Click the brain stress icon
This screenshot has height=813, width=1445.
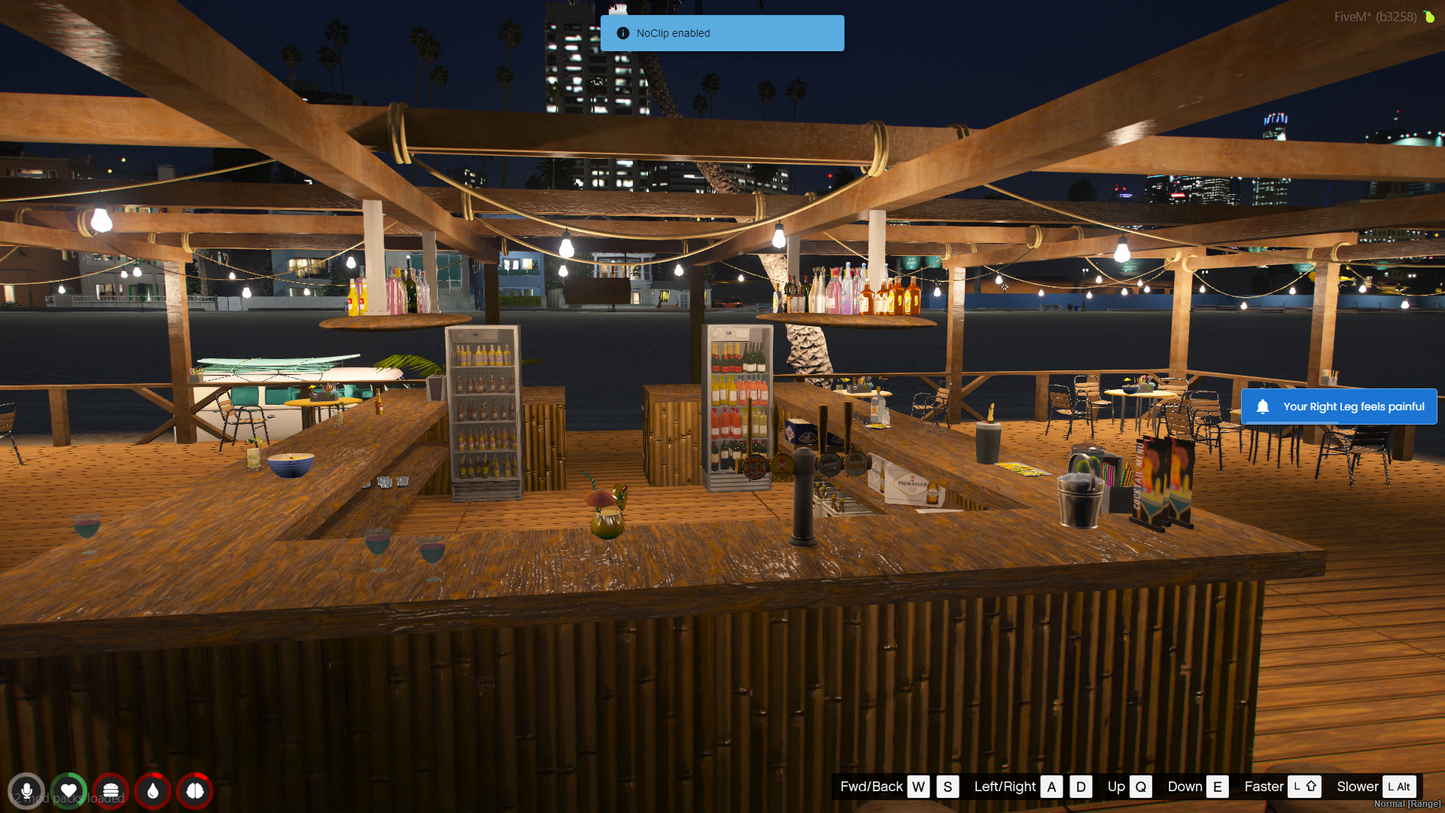[195, 791]
